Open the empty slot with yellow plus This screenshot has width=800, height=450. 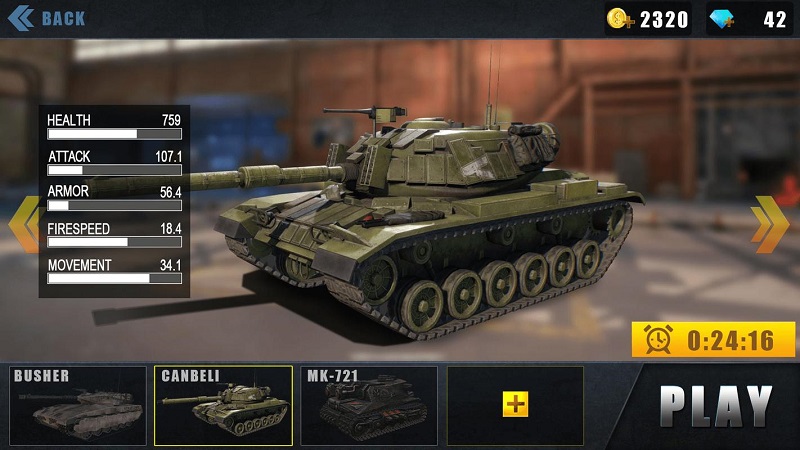click(x=515, y=404)
